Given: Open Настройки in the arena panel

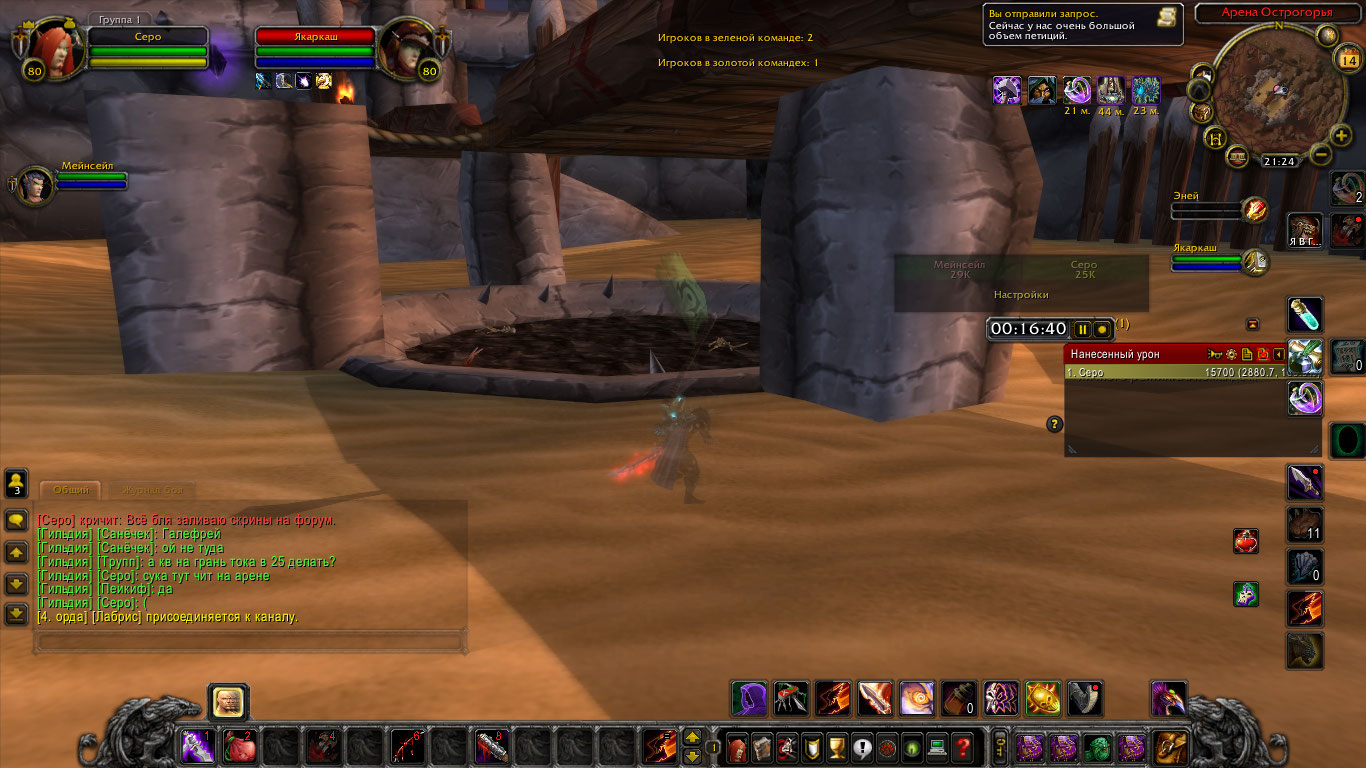Looking at the screenshot, I should coord(1021,295).
